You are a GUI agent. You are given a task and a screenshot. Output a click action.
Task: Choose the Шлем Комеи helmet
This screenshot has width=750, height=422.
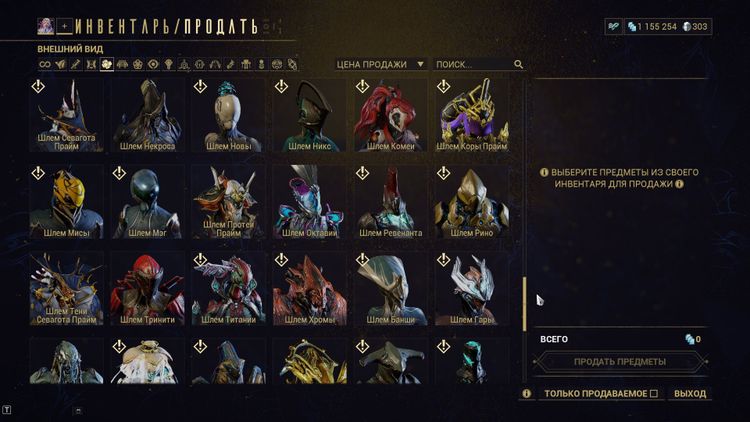point(390,115)
